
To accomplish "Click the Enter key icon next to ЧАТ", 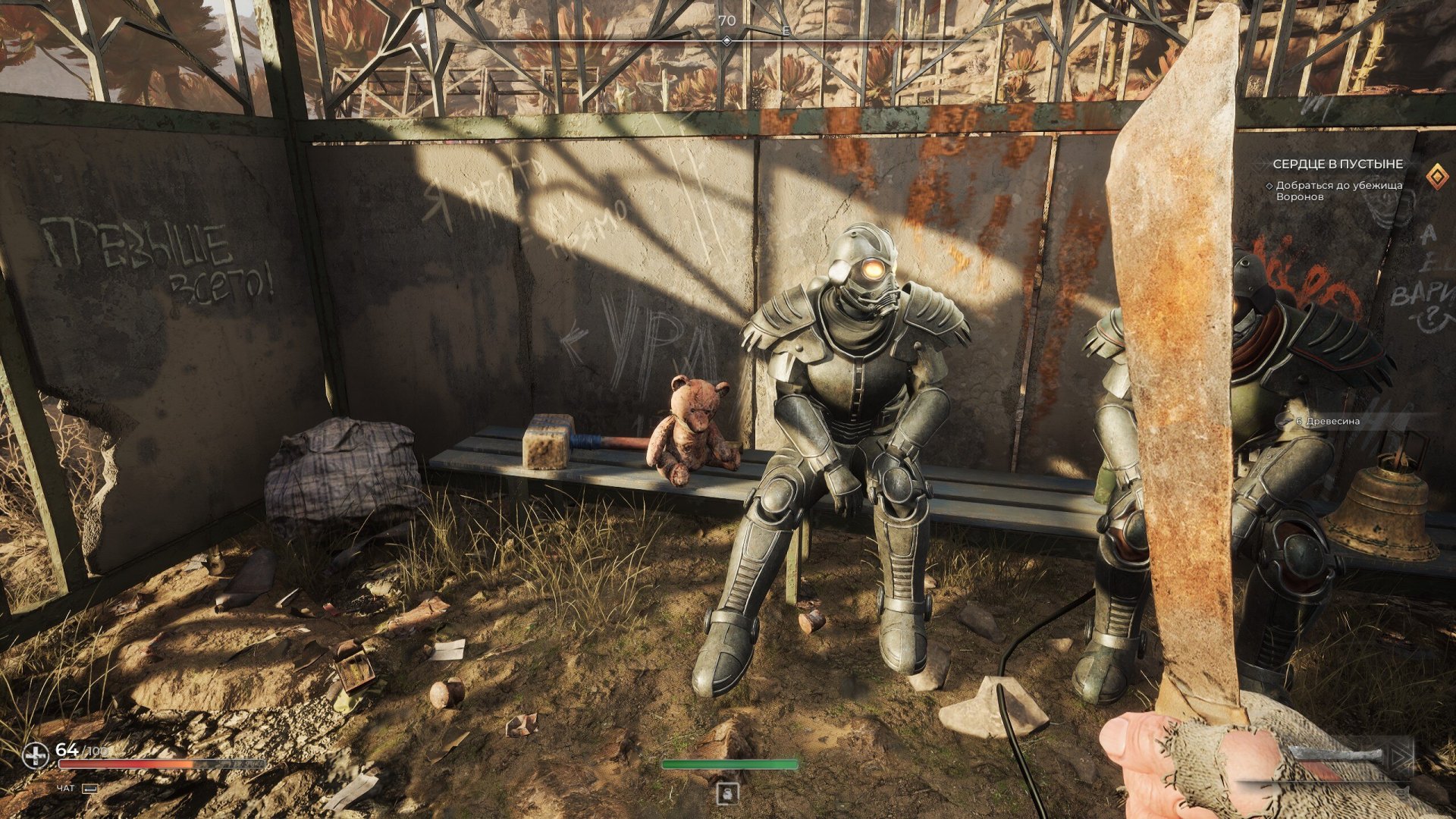I will click(91, 789).
